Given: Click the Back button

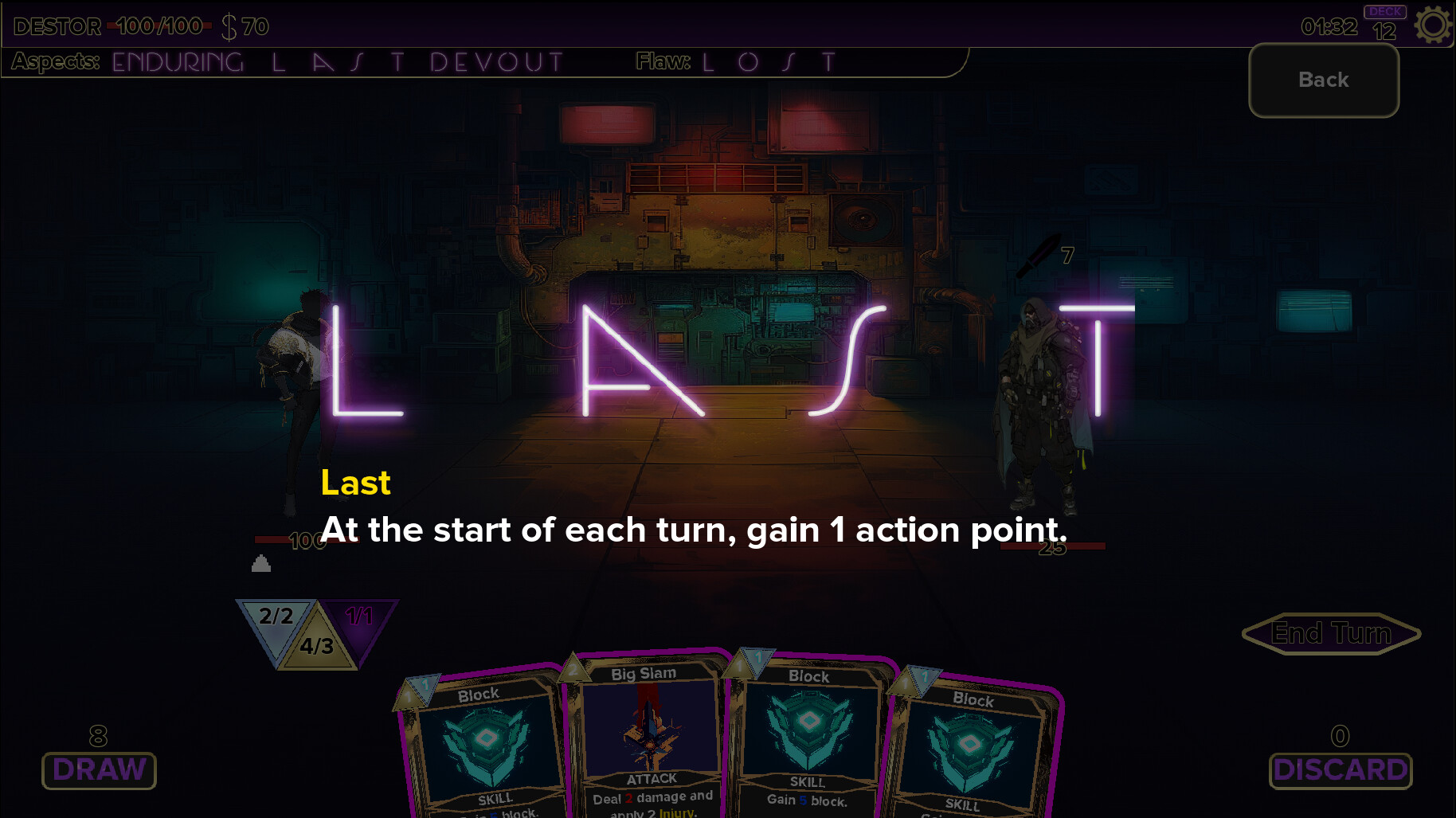Looking at the screenshot, I should tap(1323, 80).
